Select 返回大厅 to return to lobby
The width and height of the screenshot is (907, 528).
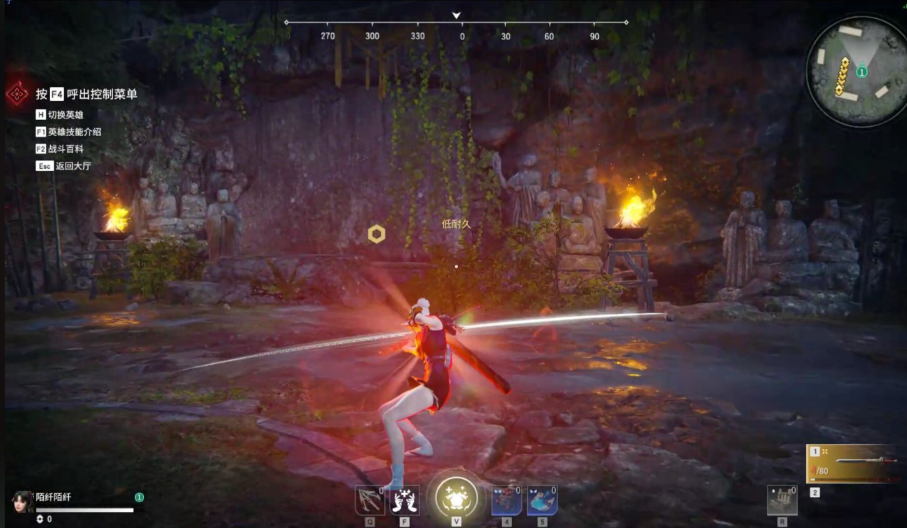pos(70,166)
